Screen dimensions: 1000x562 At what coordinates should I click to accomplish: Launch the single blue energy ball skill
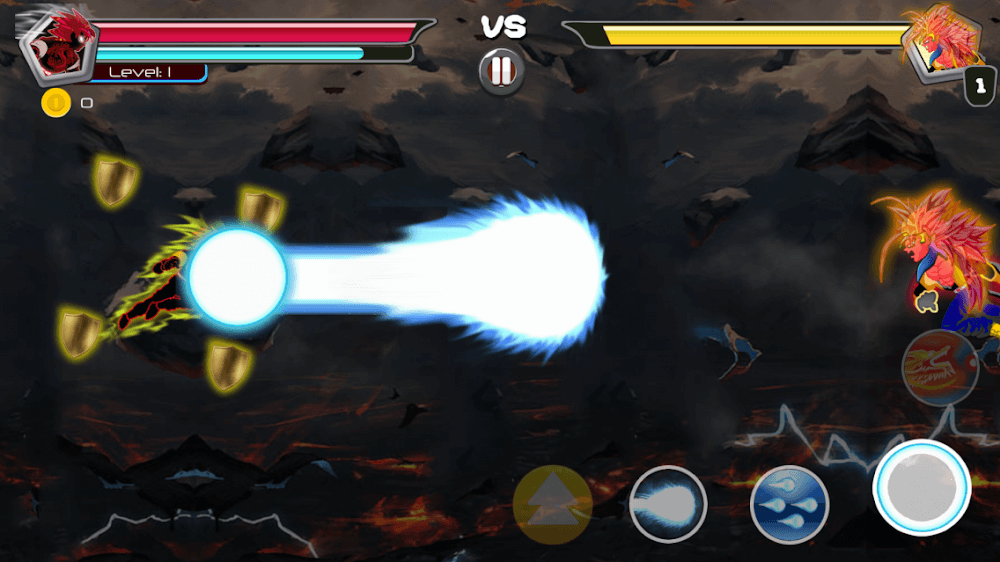tap(668, 504)
